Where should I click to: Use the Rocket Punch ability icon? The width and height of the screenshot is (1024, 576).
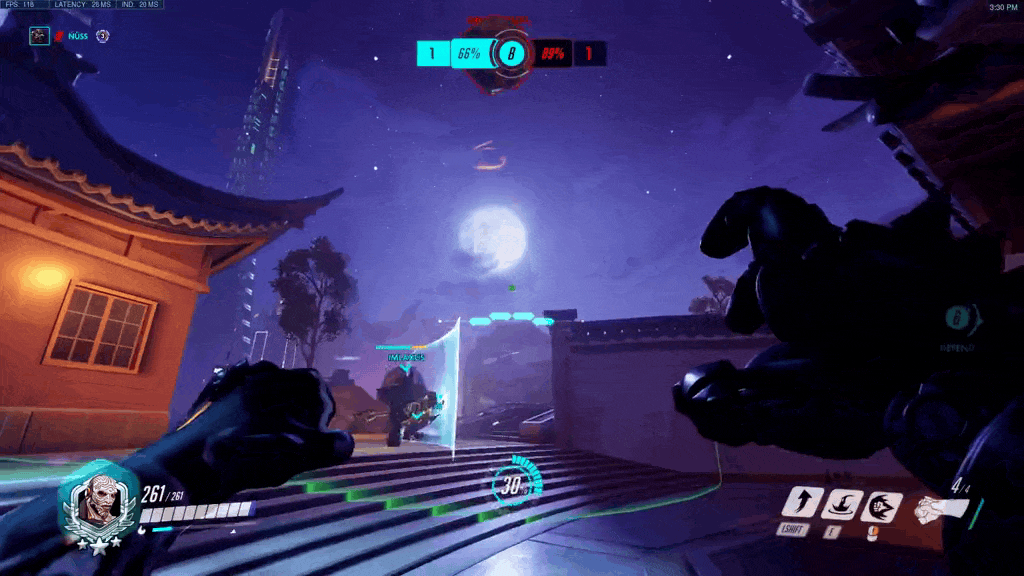pyautogui.click(x=881, y=507)
